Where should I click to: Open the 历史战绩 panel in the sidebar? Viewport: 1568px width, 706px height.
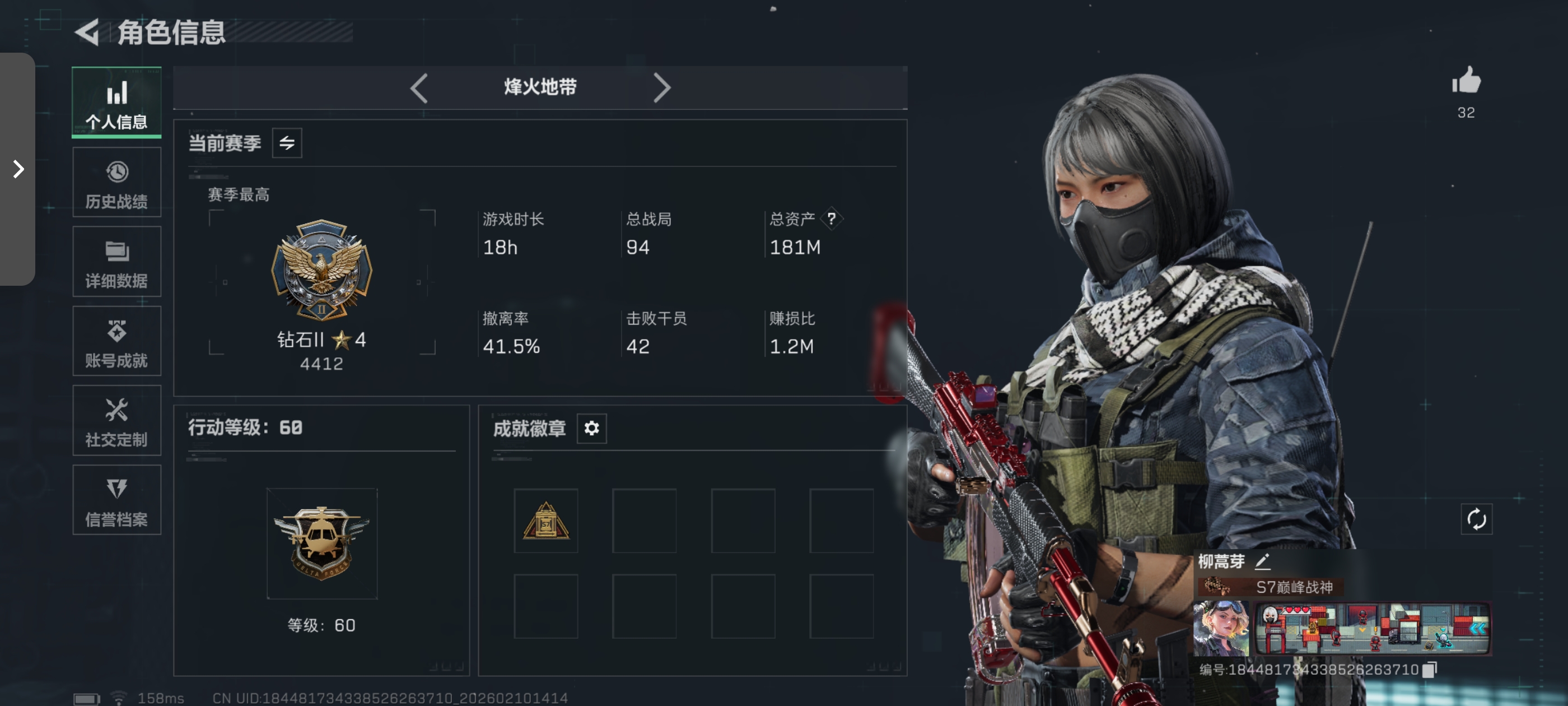point(116,182)
